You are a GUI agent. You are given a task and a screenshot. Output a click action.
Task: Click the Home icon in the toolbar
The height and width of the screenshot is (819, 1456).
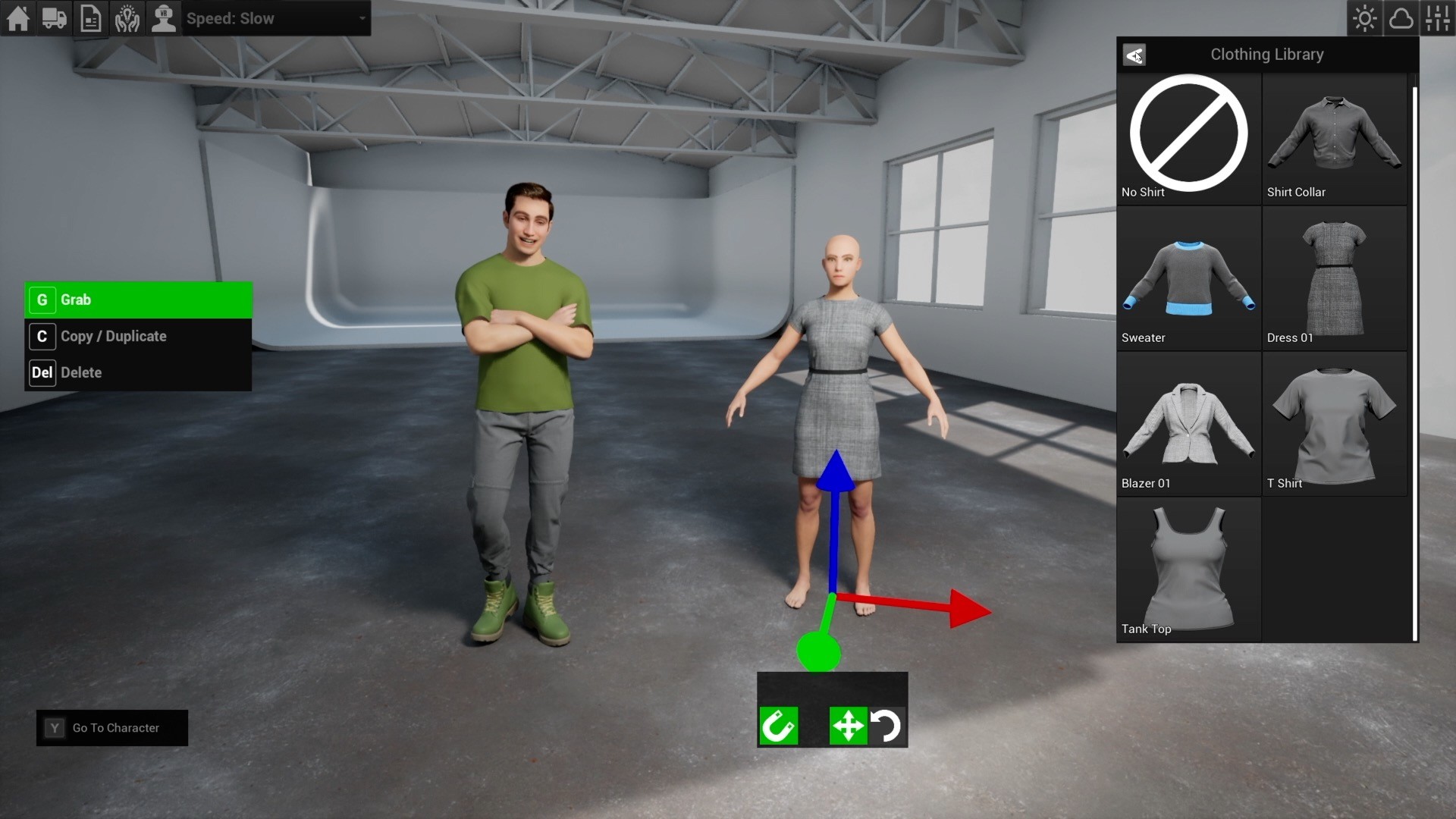tap(17, 18)
